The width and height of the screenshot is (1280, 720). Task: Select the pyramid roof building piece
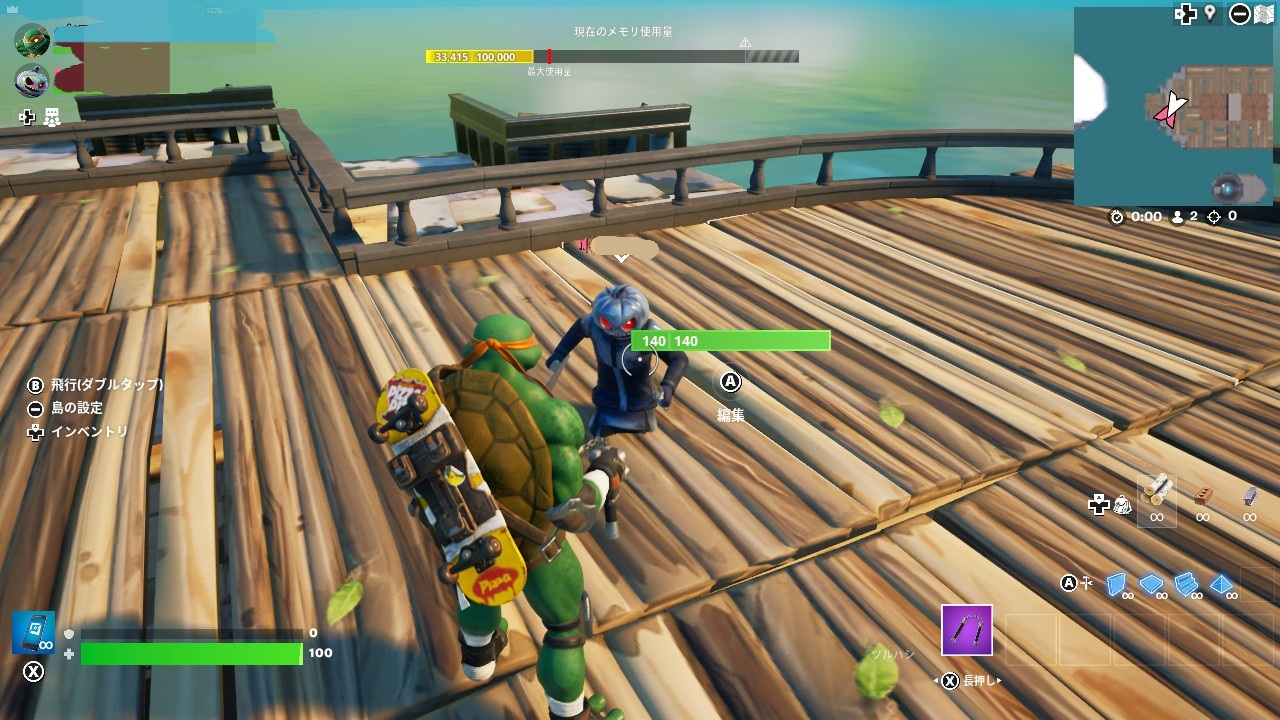click(x=1223, y=584)
